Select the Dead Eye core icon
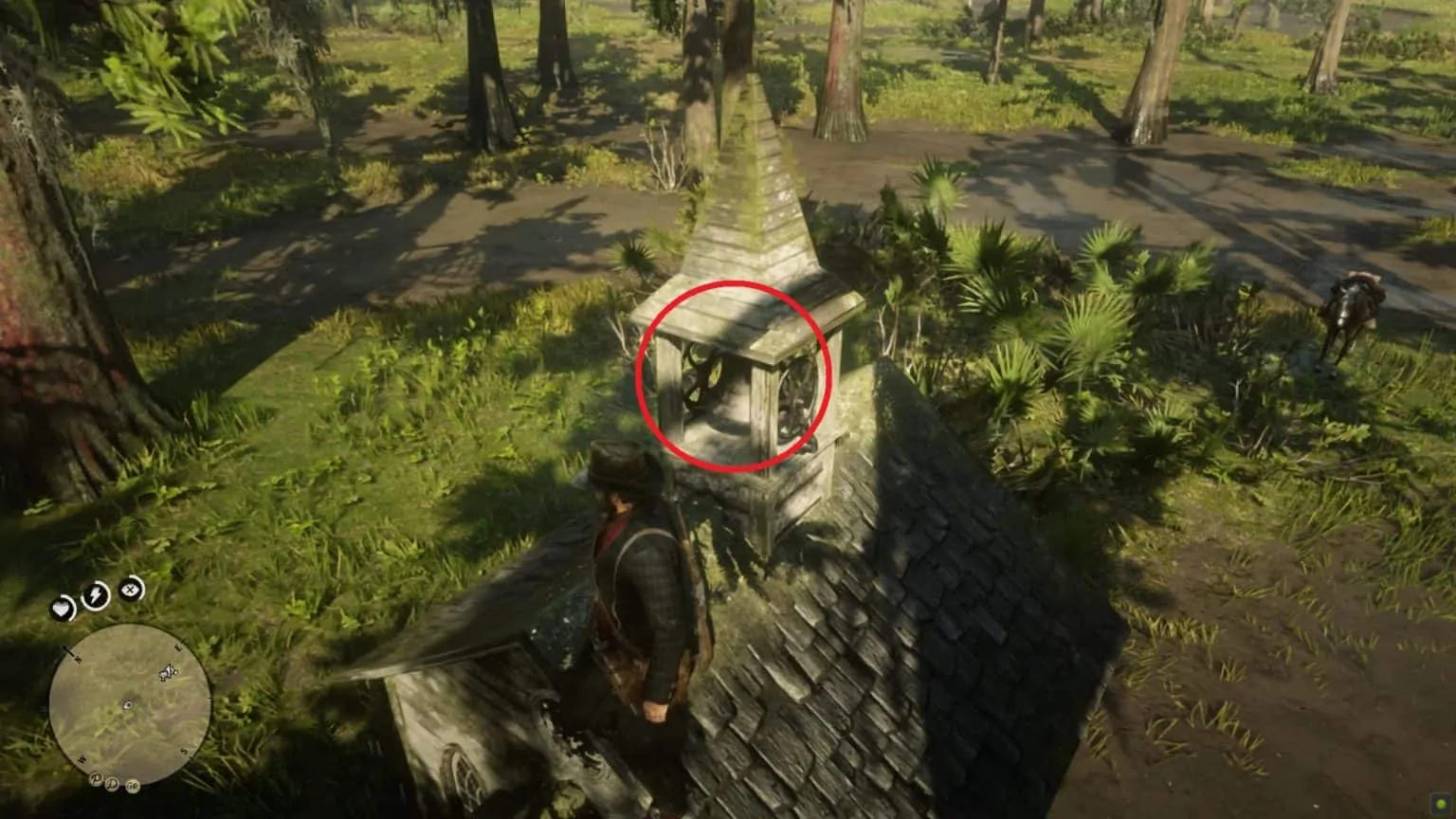The height and width of the screenshot is (819, 1456). 130,589
